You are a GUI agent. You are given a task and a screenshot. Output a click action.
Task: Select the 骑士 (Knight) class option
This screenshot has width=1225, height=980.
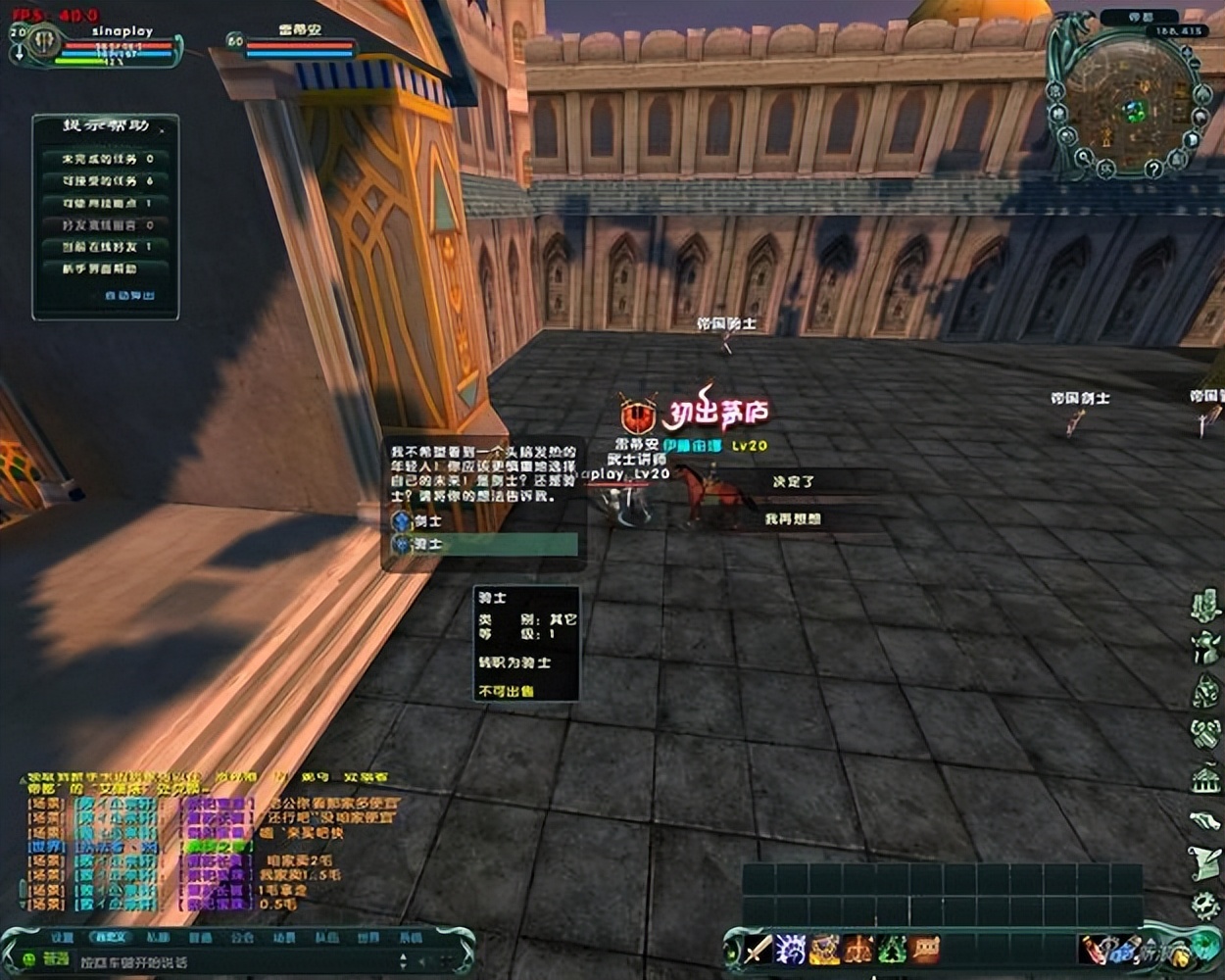pyautogui.click(x=428, y=544)
